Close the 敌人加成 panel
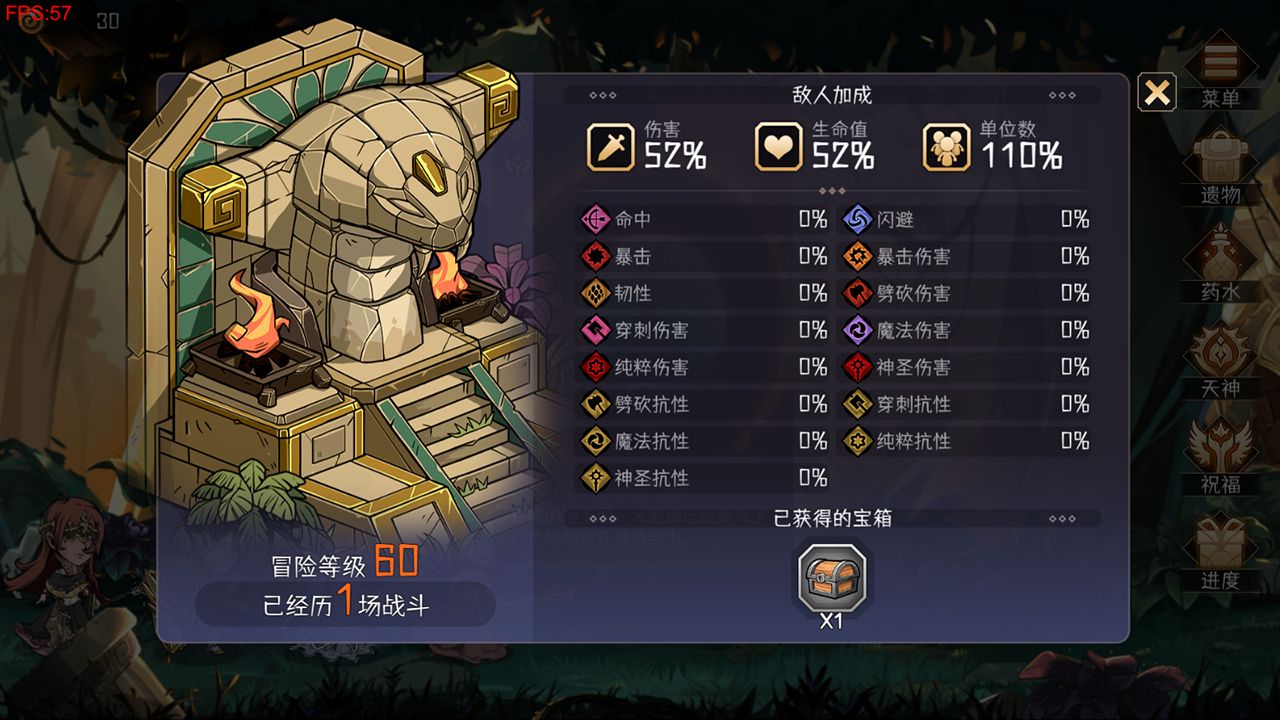Viewport: 1280px width, 720px height. [x=1157, y=93]
